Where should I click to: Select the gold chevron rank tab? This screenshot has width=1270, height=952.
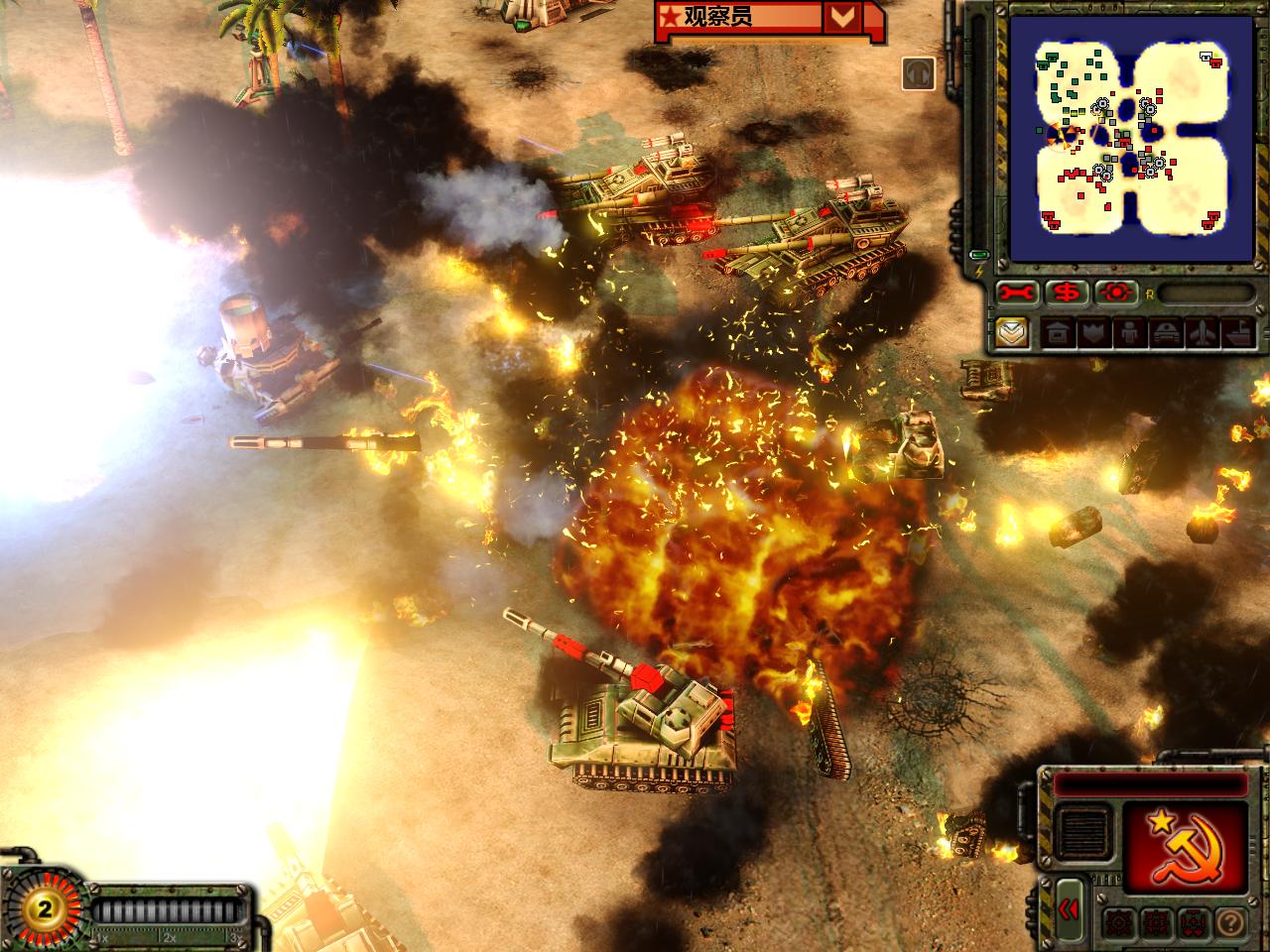(x=1012, y=332)
